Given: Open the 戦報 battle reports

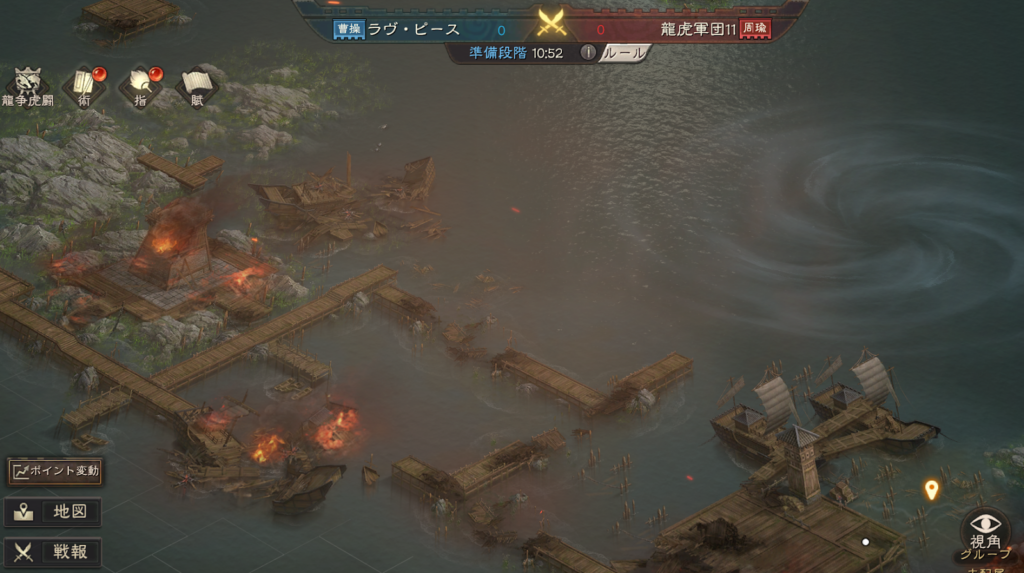Looking at the screenshot, I should [54, 552].
